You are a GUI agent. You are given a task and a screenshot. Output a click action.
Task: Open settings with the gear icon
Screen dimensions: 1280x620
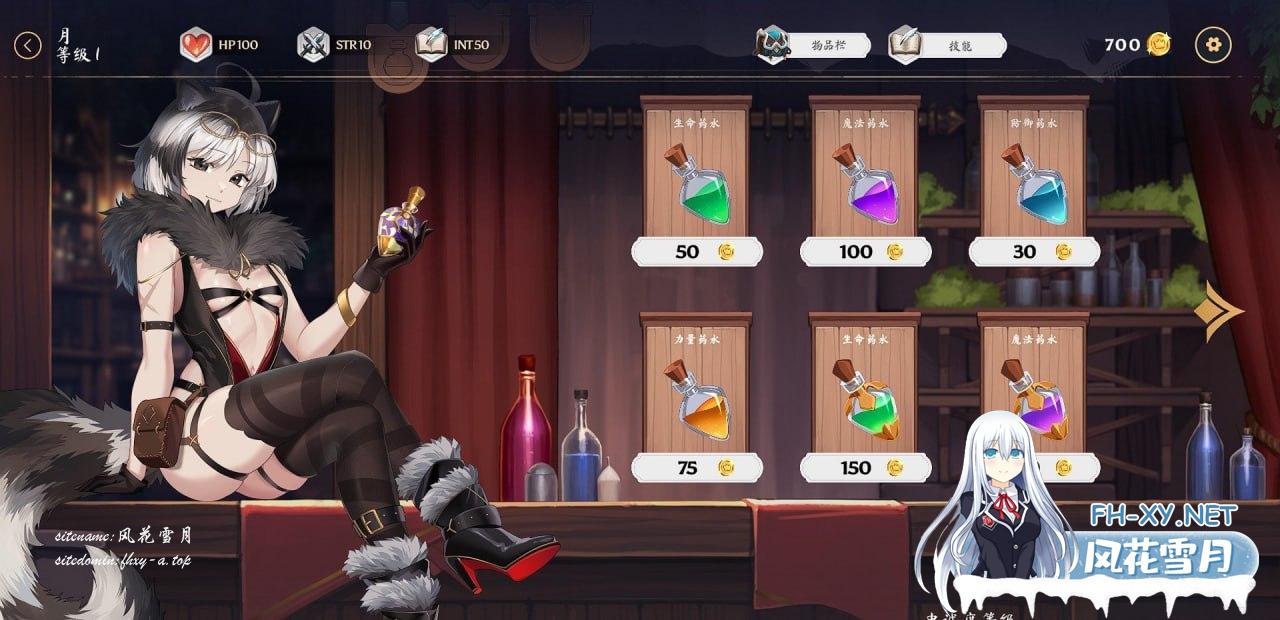pos(1213,45)
